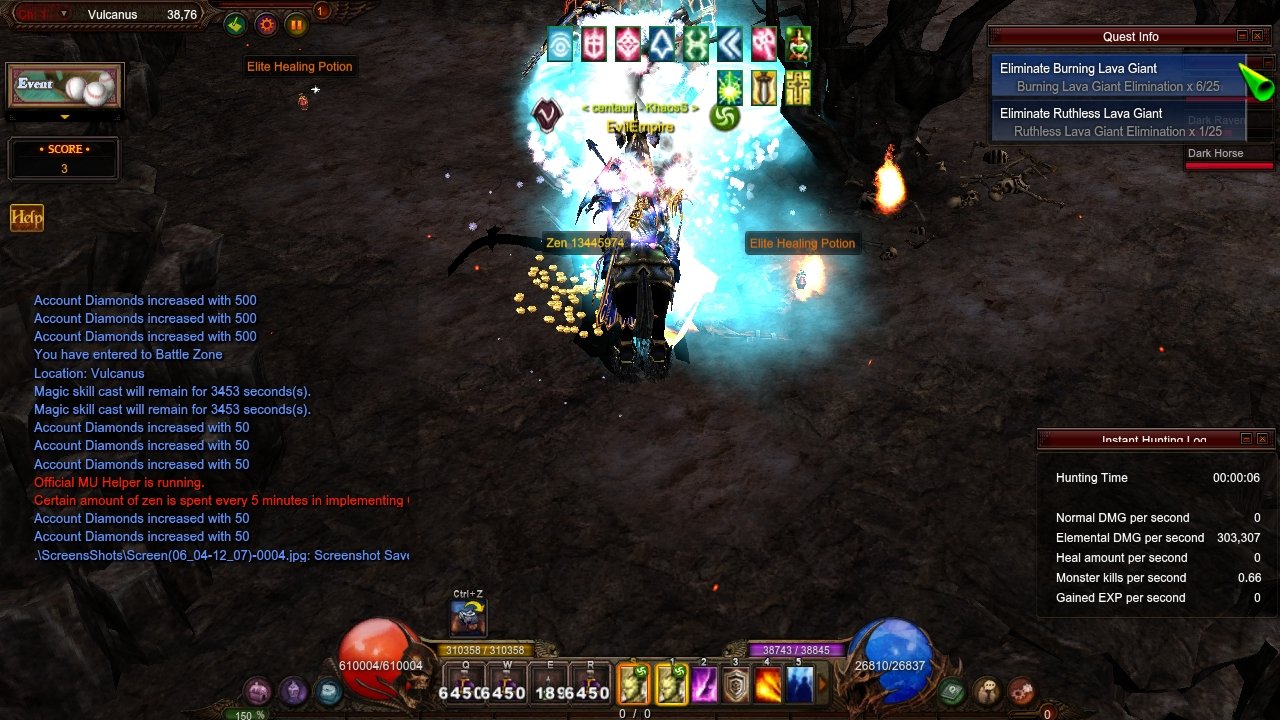1280x720 pixels.
Task: Open the settings gear menu icon
Action: pyautogui.click(x=1021, y=691)
